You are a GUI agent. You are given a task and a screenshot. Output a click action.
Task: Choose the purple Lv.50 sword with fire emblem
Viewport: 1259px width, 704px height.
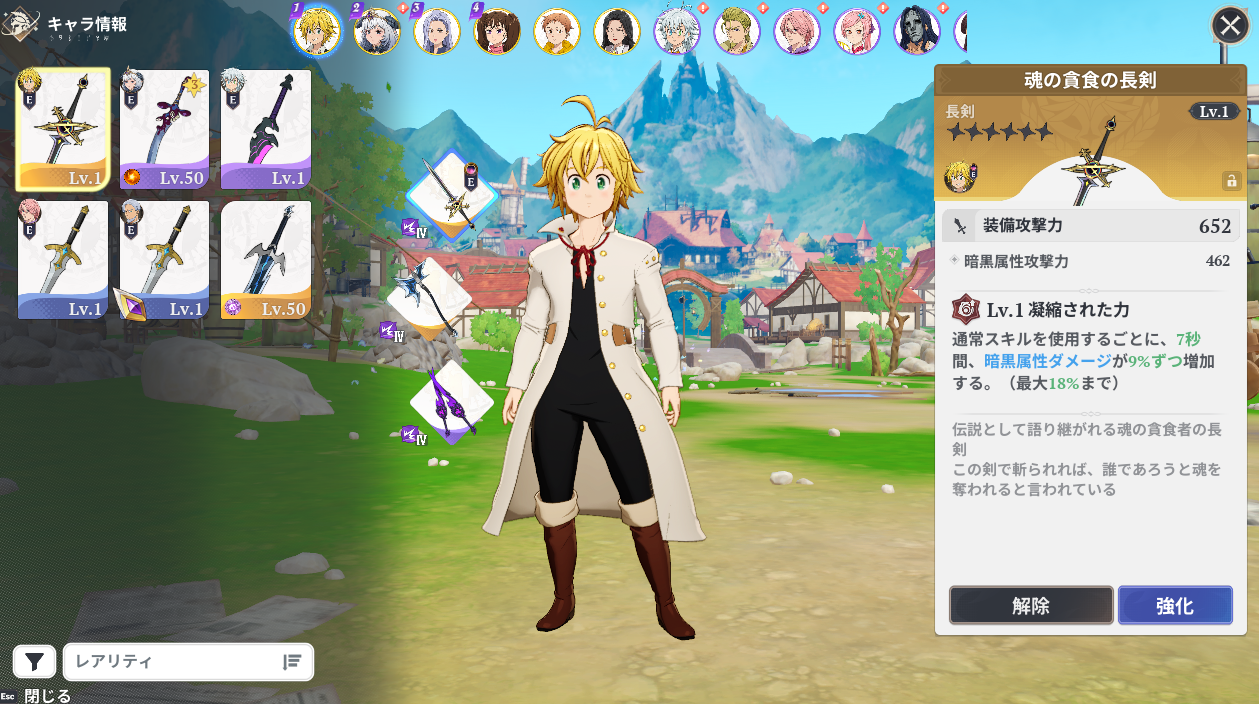[164, 129]
